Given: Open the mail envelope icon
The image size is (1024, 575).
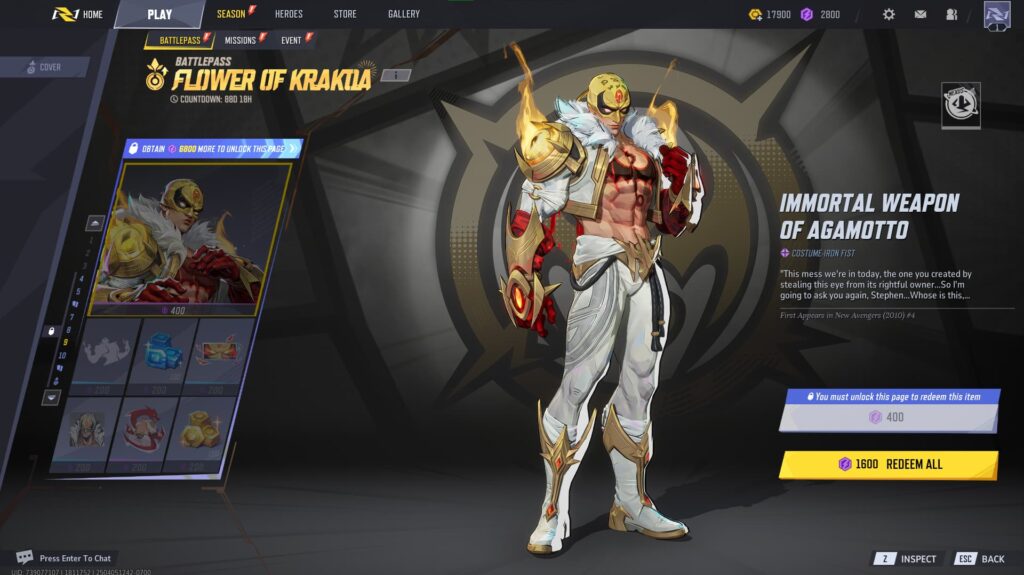Looking at the screenshot, I should pos(920,14).
